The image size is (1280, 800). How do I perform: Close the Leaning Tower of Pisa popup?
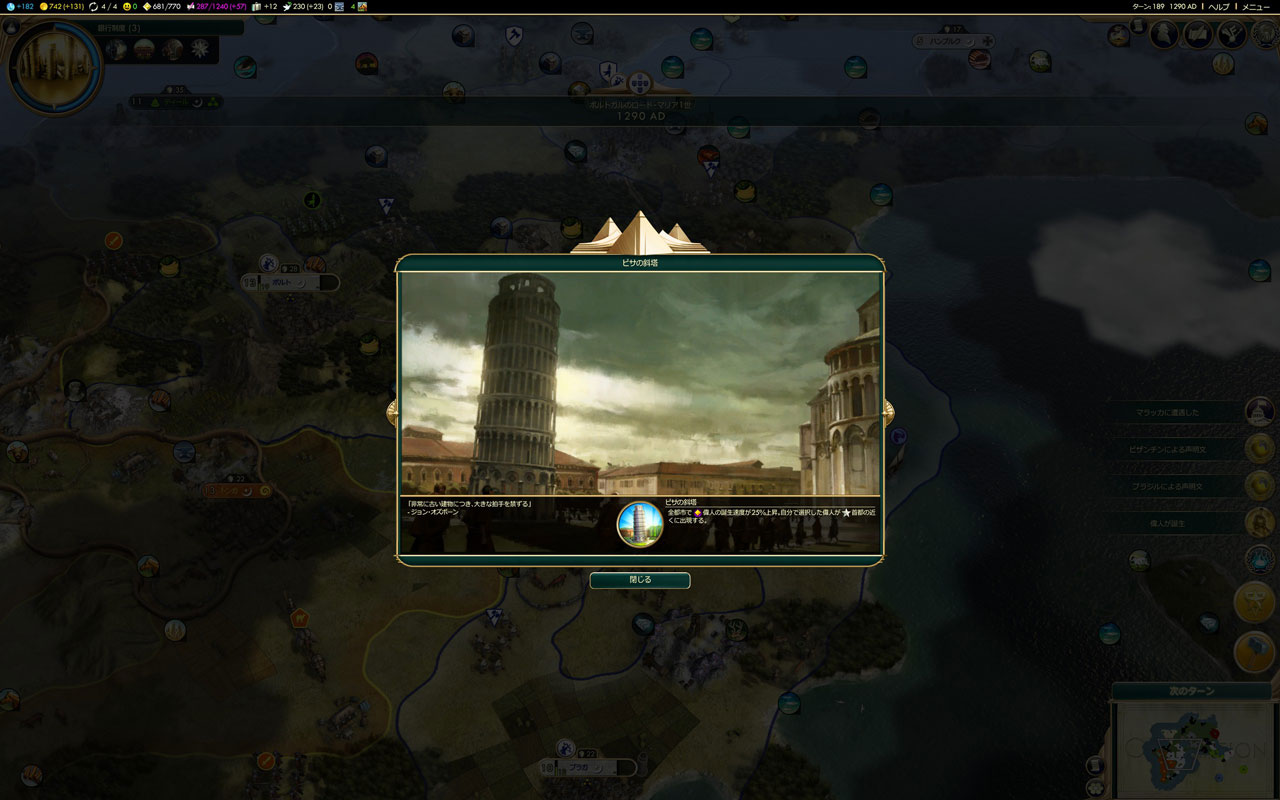tap(639, 580)
